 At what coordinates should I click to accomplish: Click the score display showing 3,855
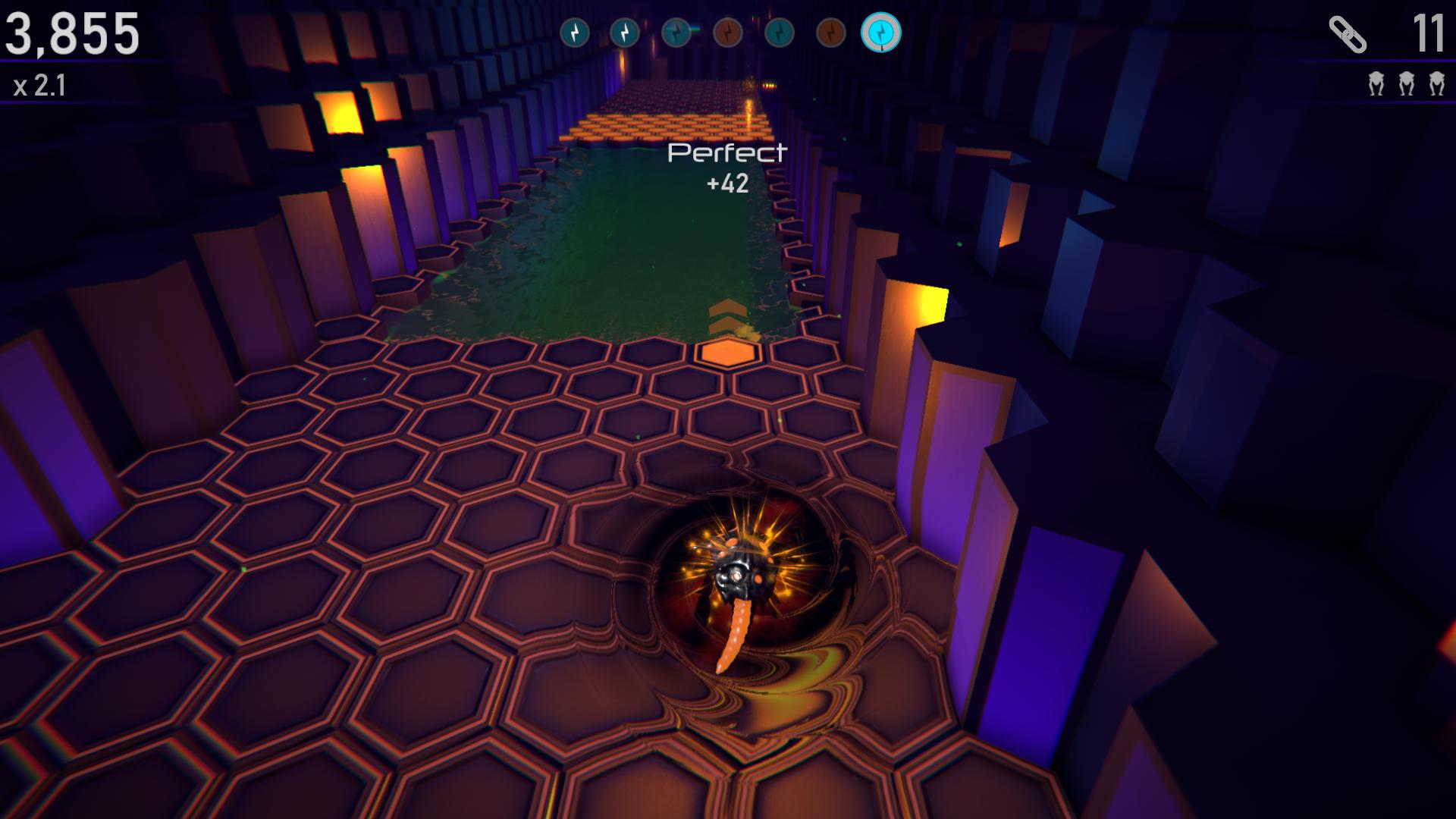[72, 33]
